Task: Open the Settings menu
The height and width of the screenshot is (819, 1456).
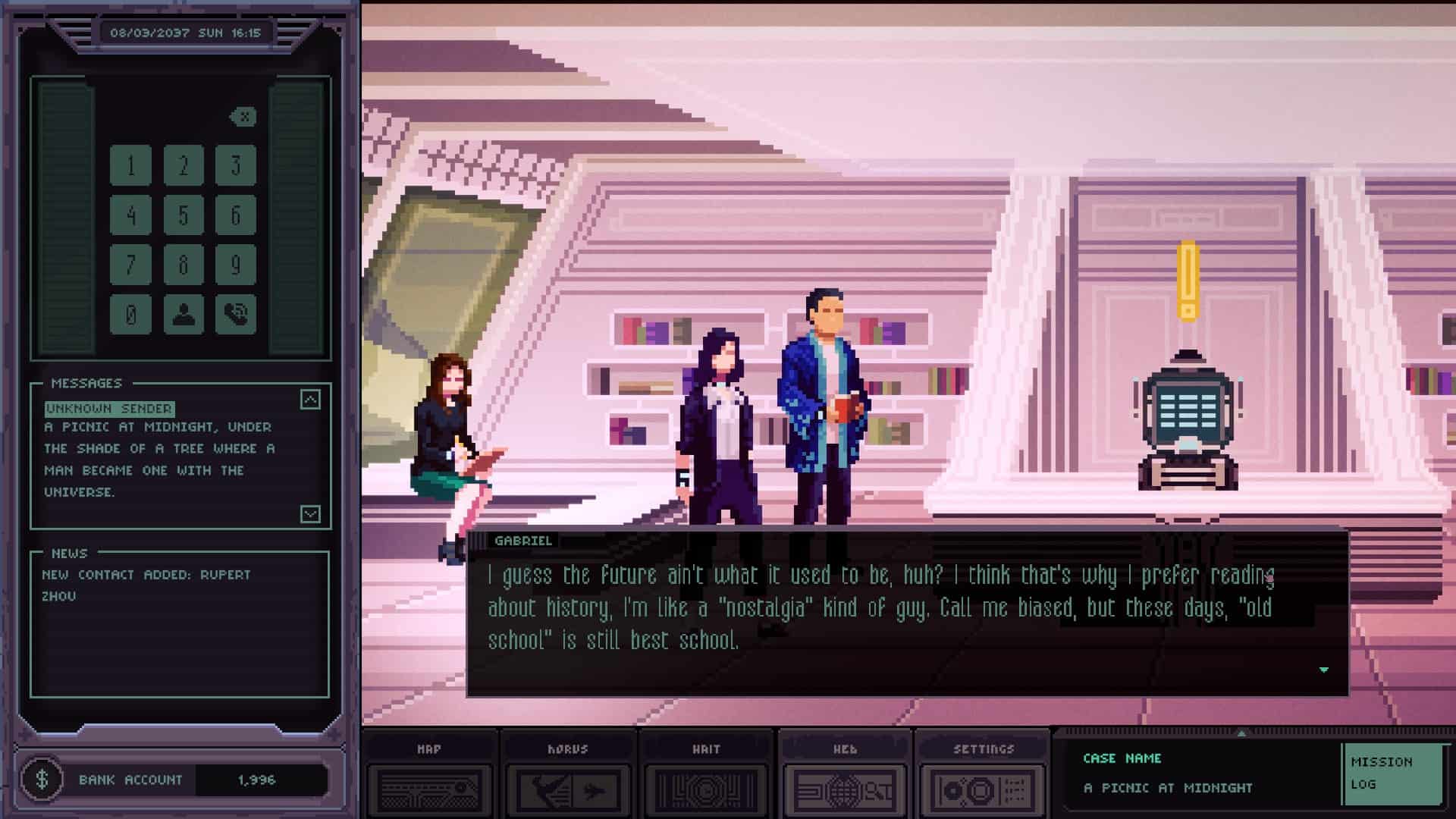Action: [x=983, y=777]
